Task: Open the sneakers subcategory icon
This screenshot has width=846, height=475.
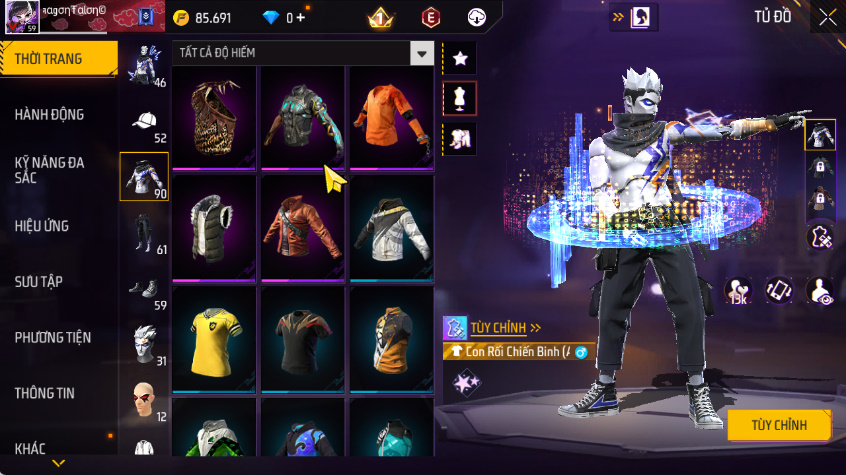Action: tap(145, 291)
